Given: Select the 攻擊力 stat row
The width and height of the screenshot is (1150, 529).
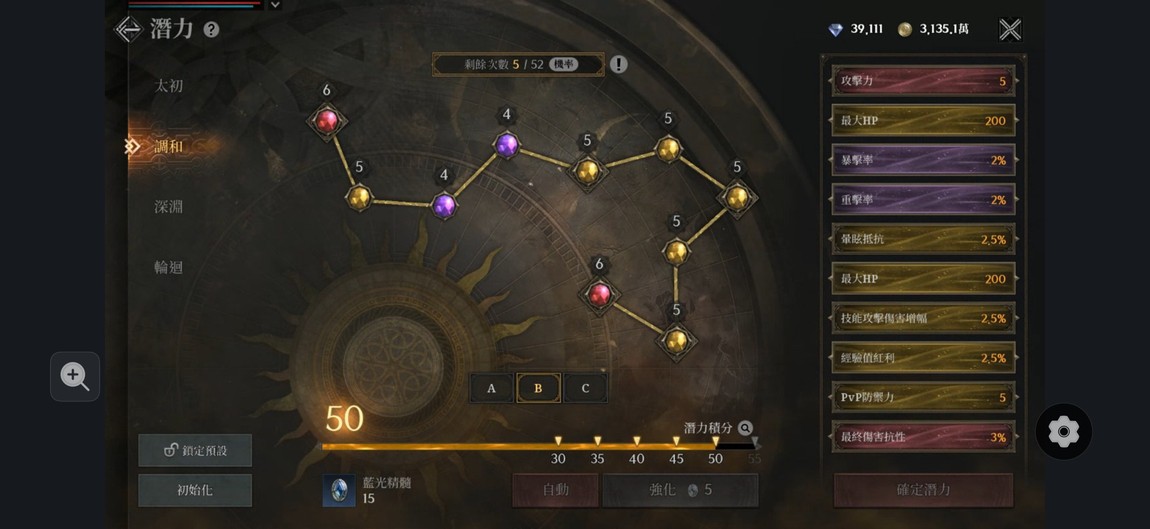Looking at the screenshot, I should coord(923,81).
